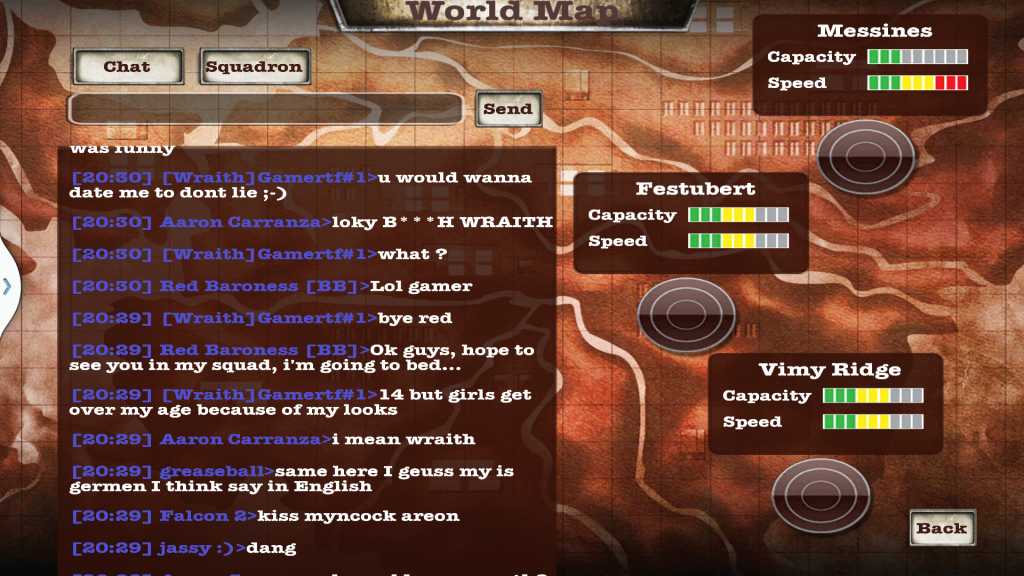
Task: Open the Squadron tab
Action: [x=254, y=67]
